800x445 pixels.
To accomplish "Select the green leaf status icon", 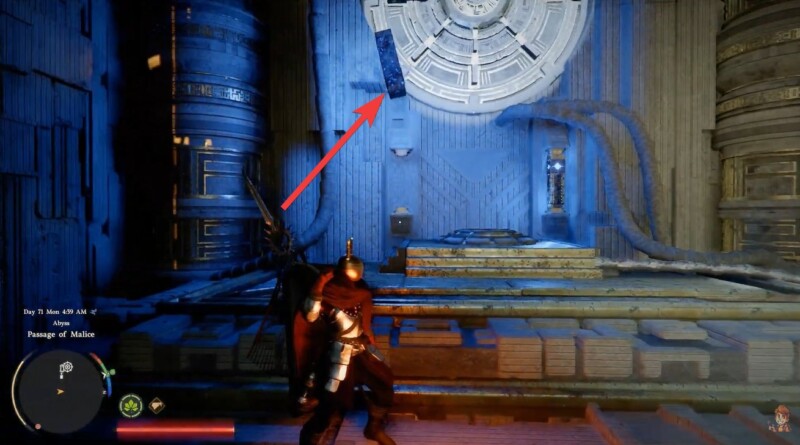I will [x=131, y=406].
